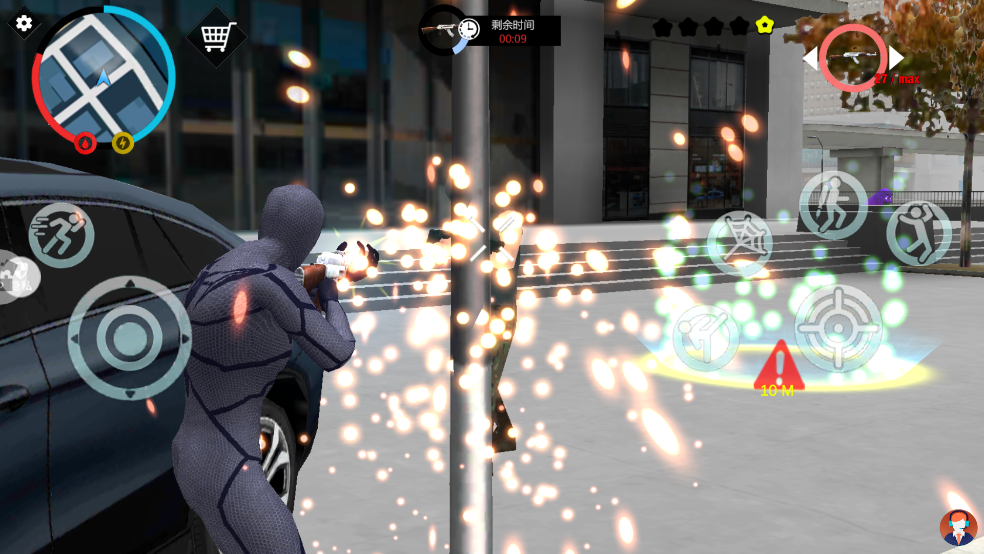Screen dimensions: 984x554
Task: Tap the timed weapon icon by the countdown
Action: pyautogui.click(x=441, y=30)
